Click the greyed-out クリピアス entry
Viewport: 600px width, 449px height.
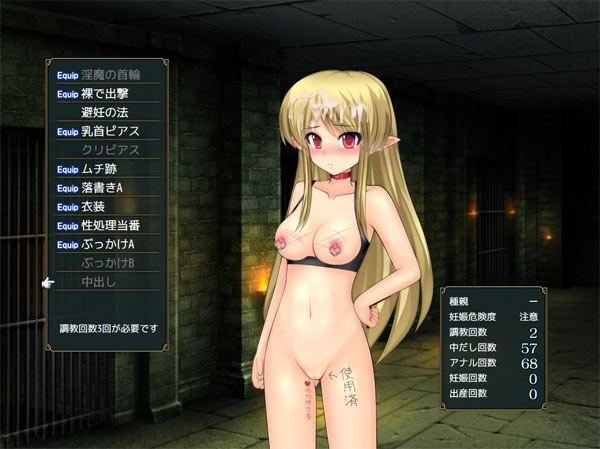(x=110, y=150)
